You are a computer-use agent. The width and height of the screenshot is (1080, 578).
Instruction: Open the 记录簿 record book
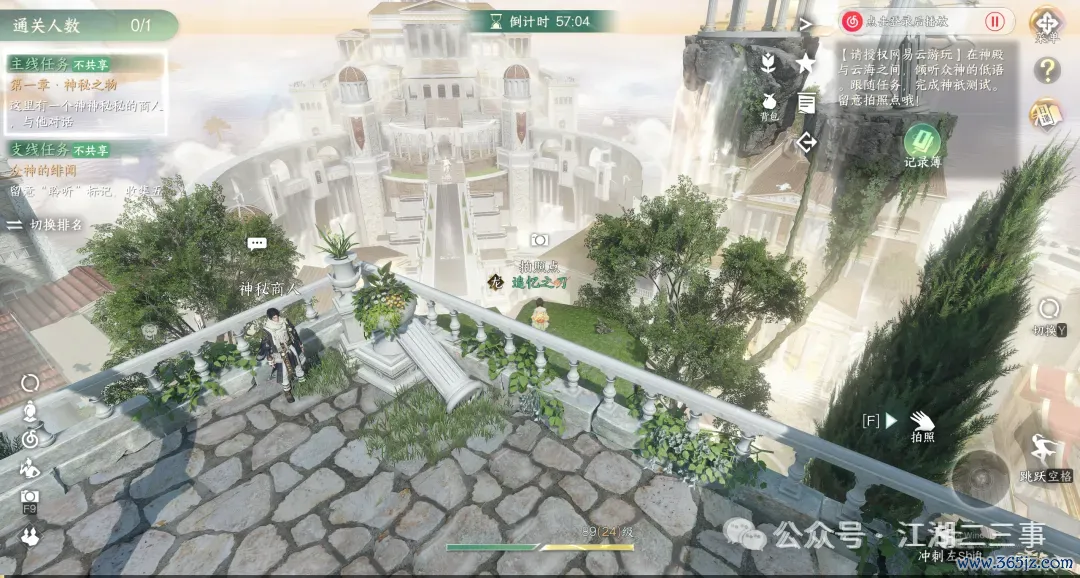click(x=922, y=141)
